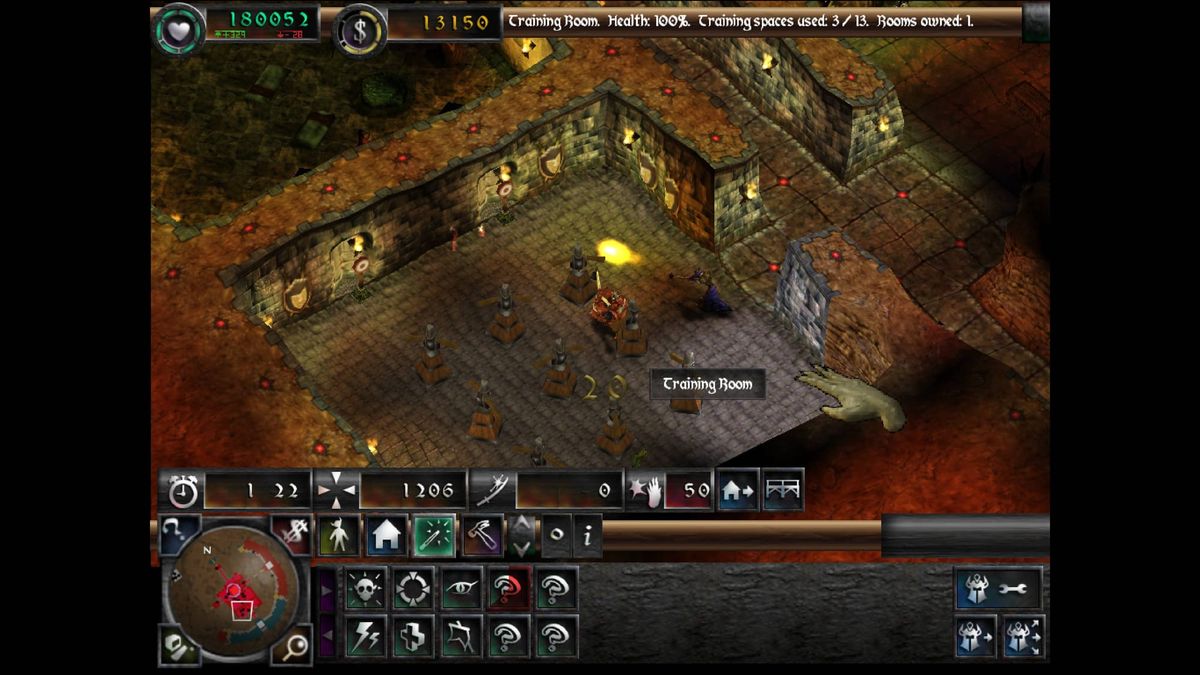1200x675 pixels.
Task: Select the circle-of-arrows spell
Action: pyautogui.click(x=413, y=589)
